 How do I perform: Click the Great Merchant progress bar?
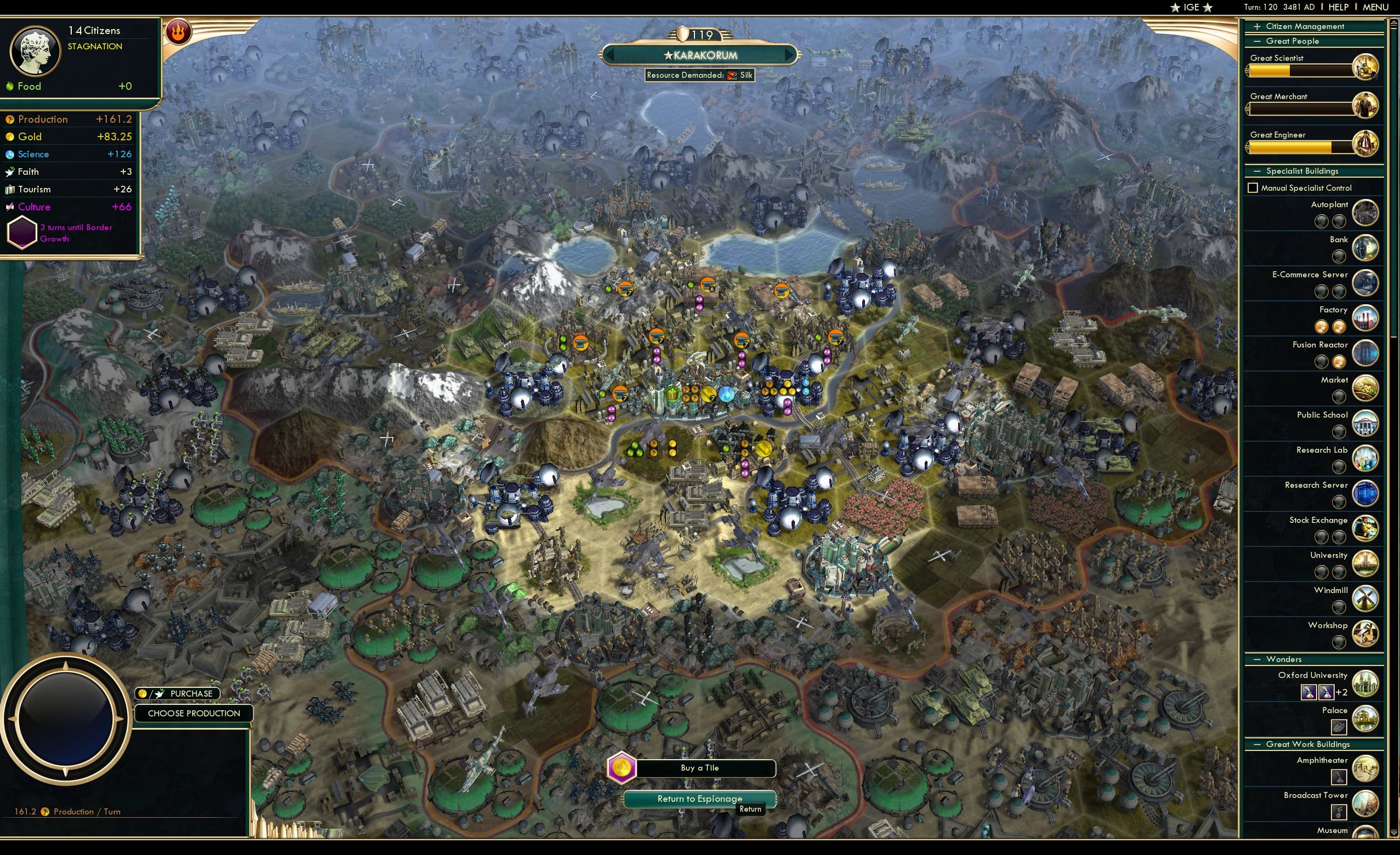pos(1301,109)
